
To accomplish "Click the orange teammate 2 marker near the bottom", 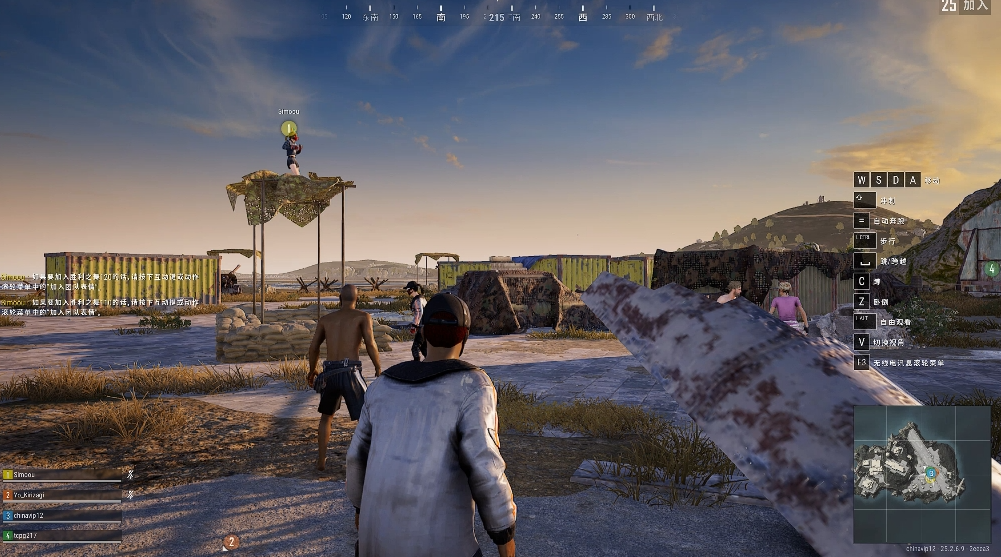I will point(231,542).
